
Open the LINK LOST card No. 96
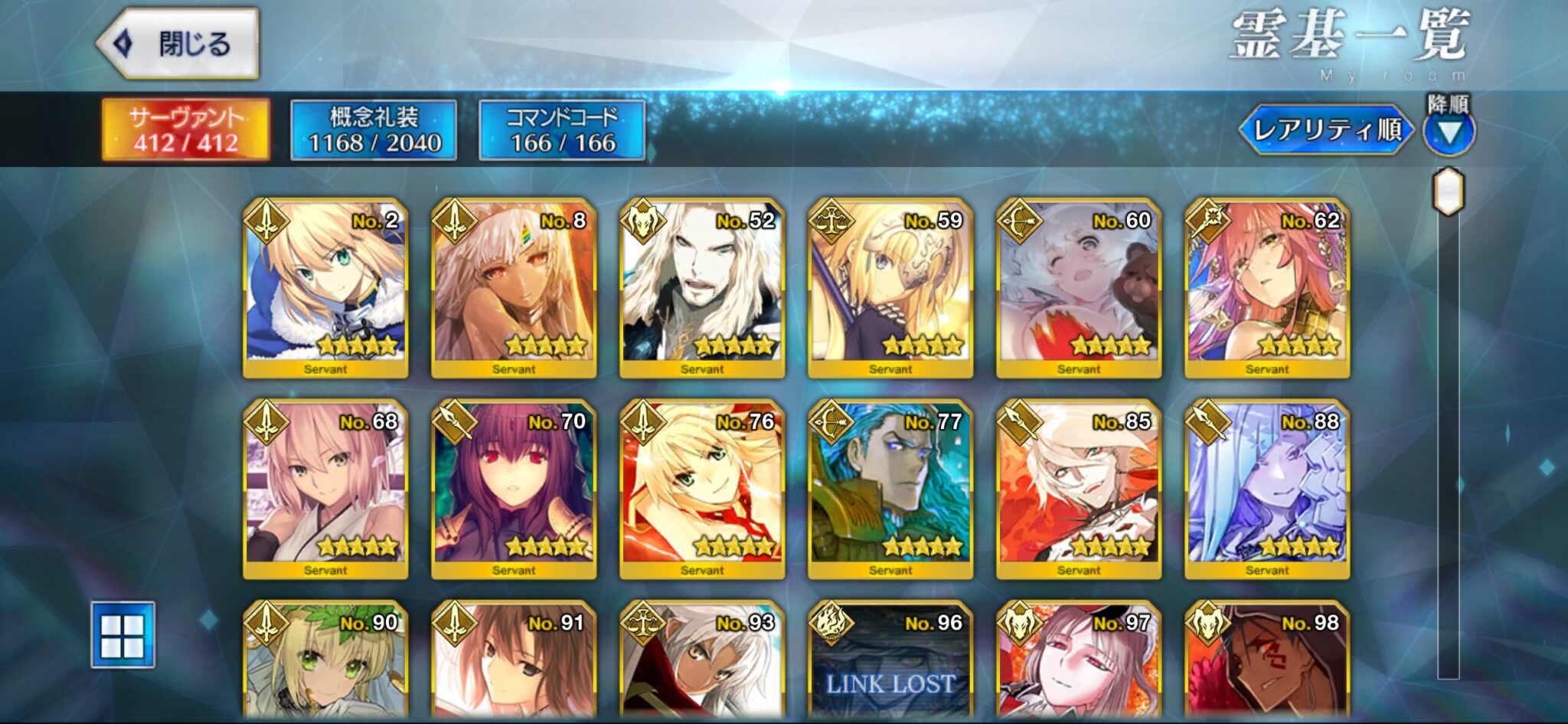pyautogui.click(x=890, y=663)
